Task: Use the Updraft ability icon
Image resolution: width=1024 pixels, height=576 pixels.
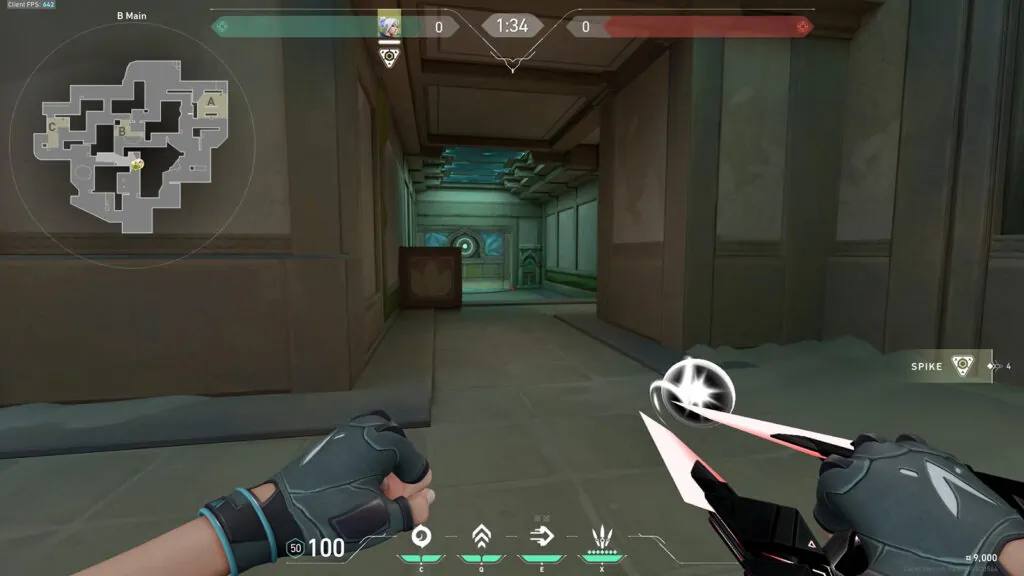Action: (481, 535)
